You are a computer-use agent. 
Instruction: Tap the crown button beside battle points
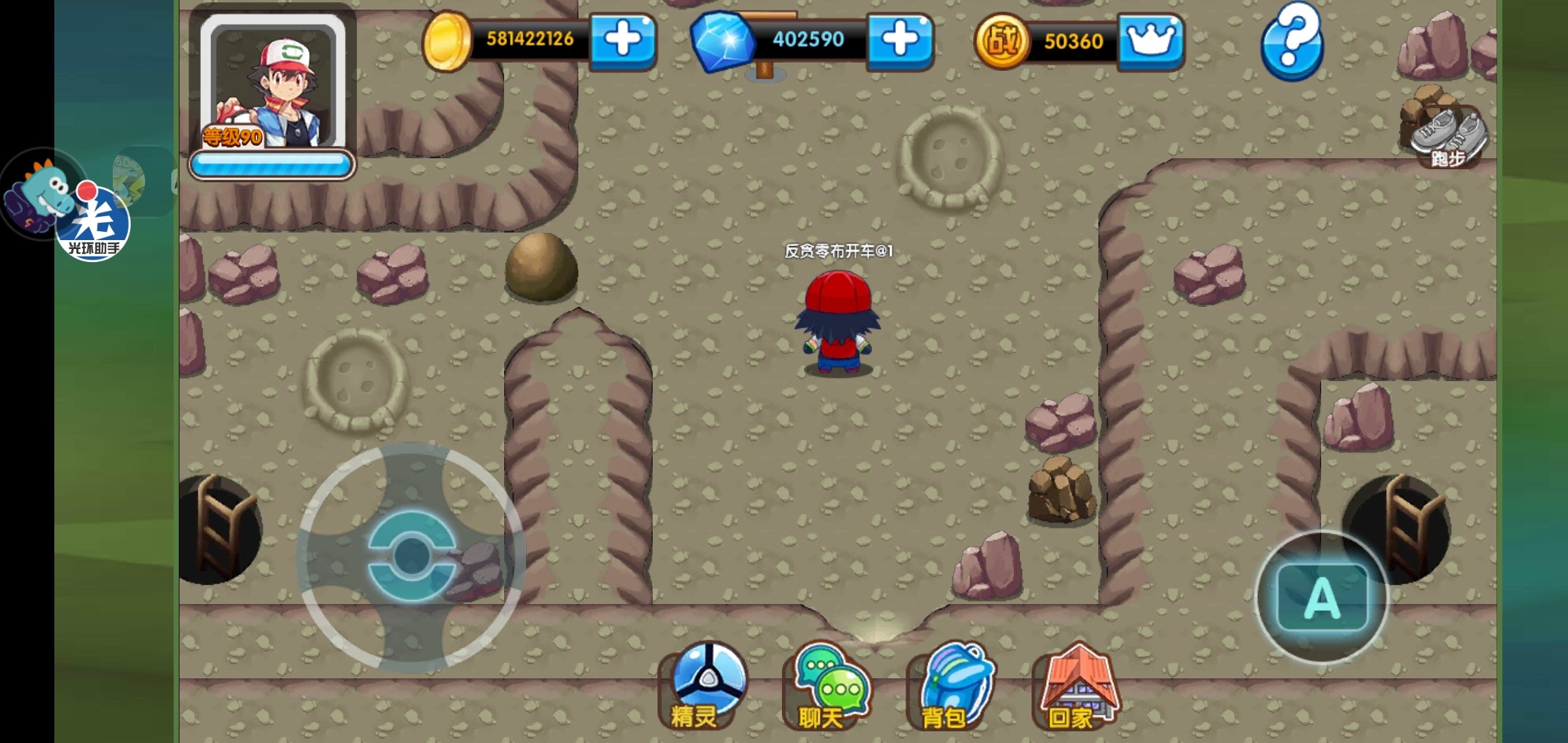1151,41
